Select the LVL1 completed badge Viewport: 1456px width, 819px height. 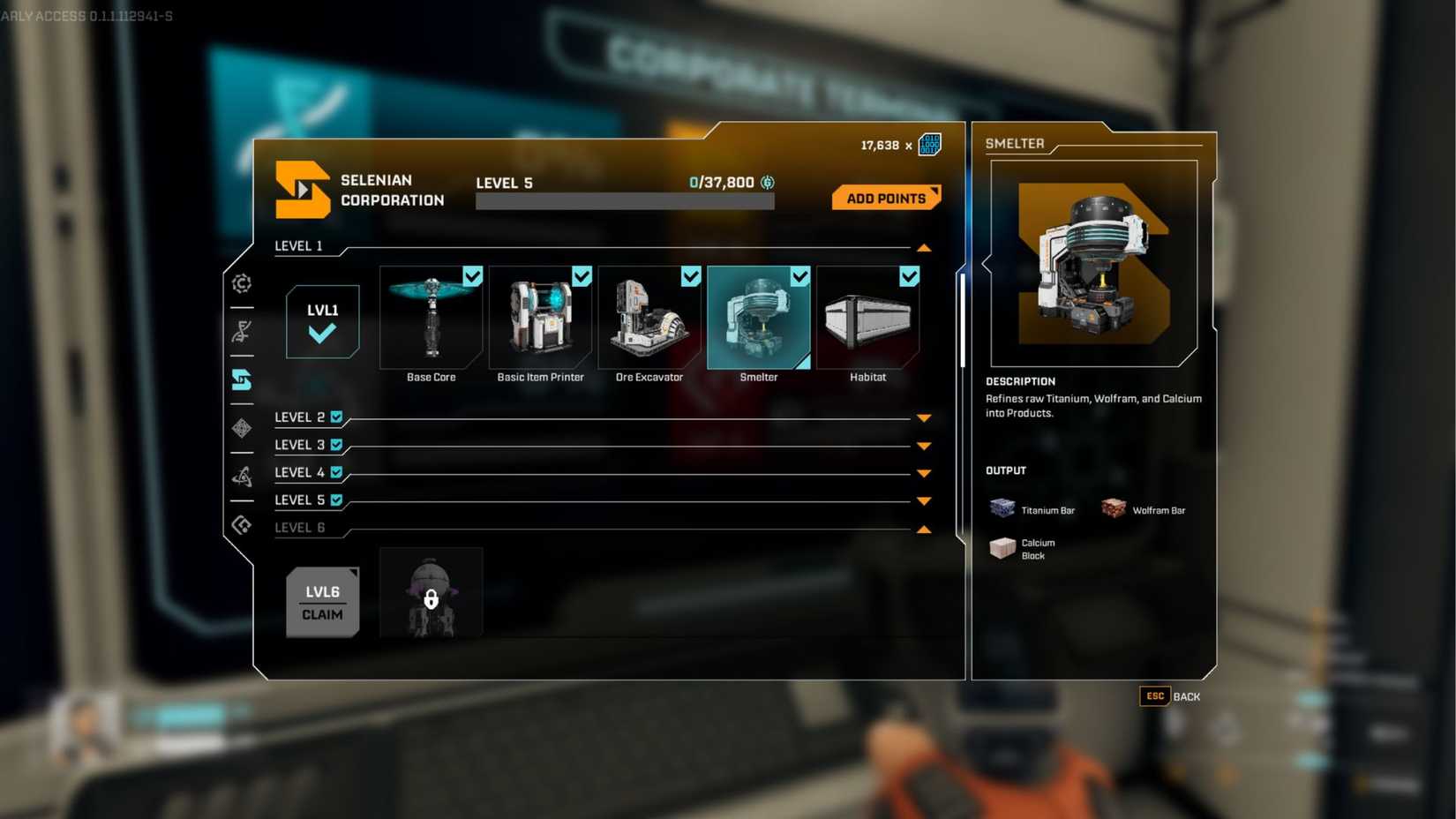[x=322, y=322]
